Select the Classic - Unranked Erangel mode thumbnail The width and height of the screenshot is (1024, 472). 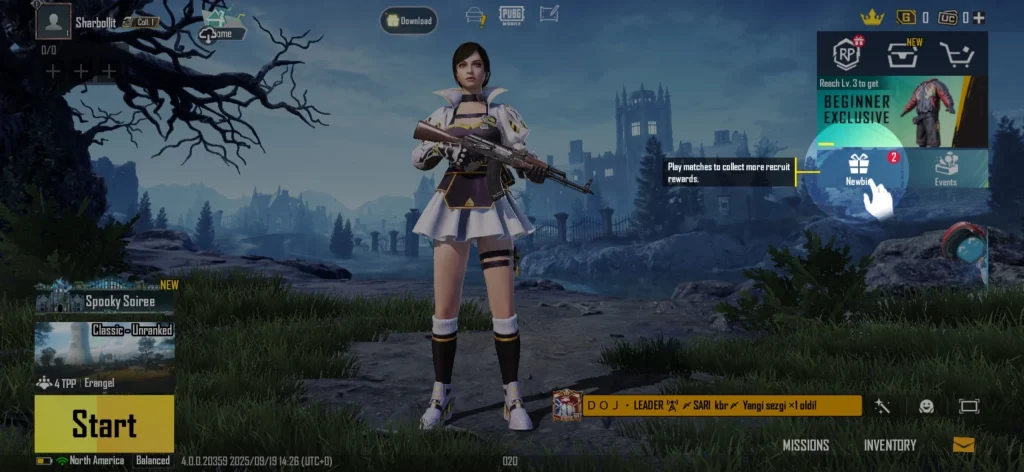pos(105,345)
